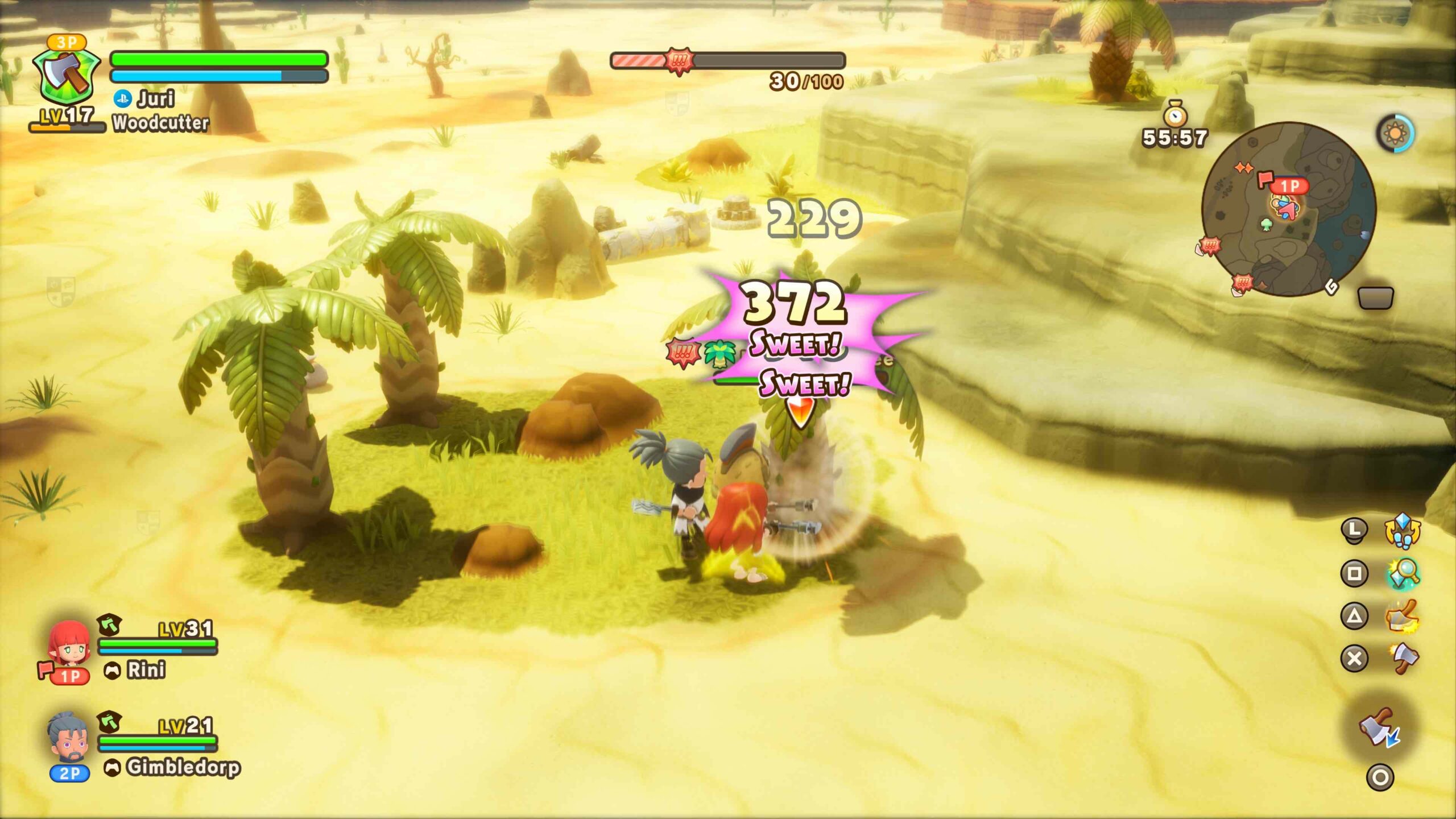Use the magnifying glass search skill
This screenshot has width=1456, height=819.
click(1403, 573)
